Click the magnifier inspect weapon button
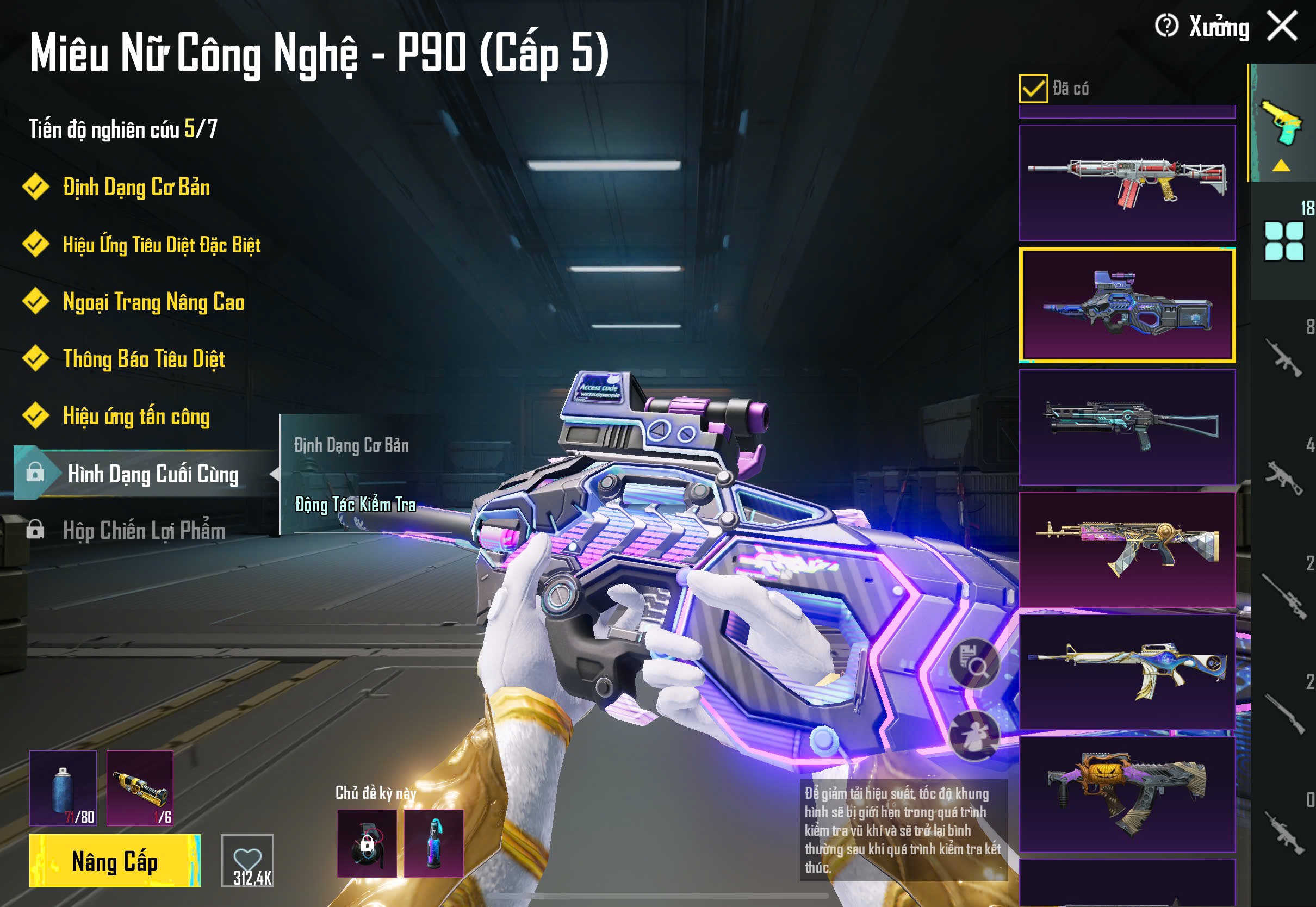1316x907 pixels. click(974, 664)
